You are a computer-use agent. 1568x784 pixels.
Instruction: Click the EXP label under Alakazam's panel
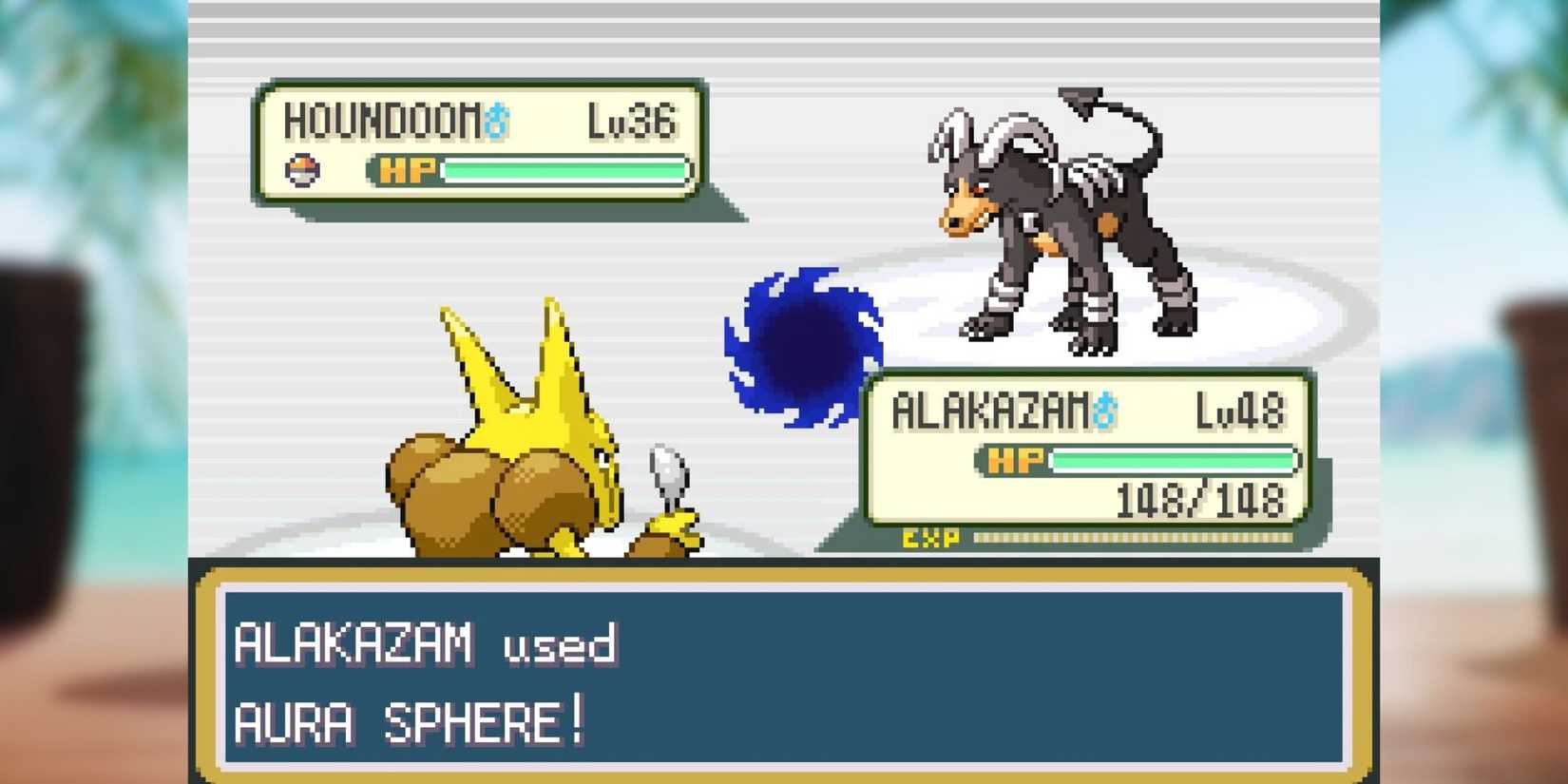pyautogui.click(x=928, y=537)
